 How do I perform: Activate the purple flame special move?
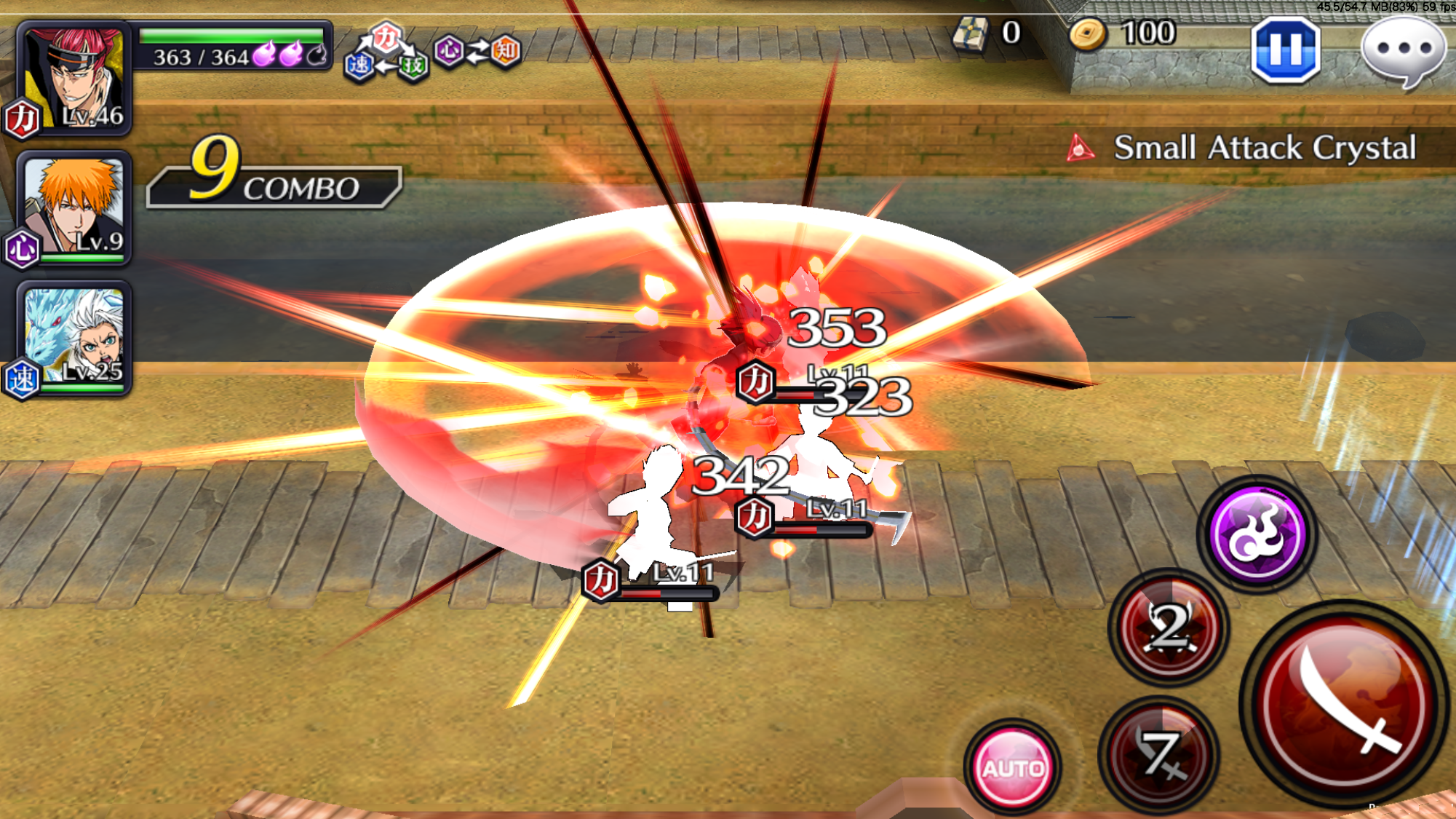click(1257, 535)
